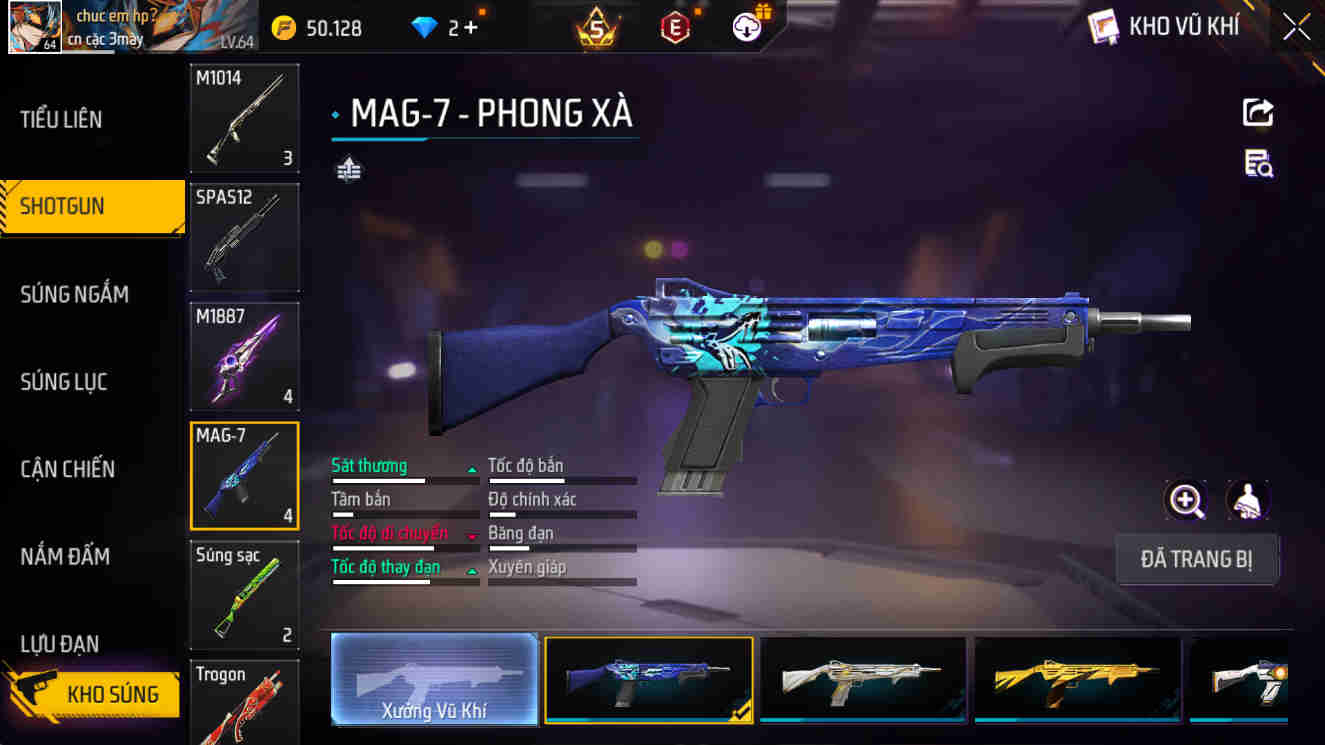Click the weapon stats compare icon under title
Viewport: 1325px width, 745px height.
(347, 170)
